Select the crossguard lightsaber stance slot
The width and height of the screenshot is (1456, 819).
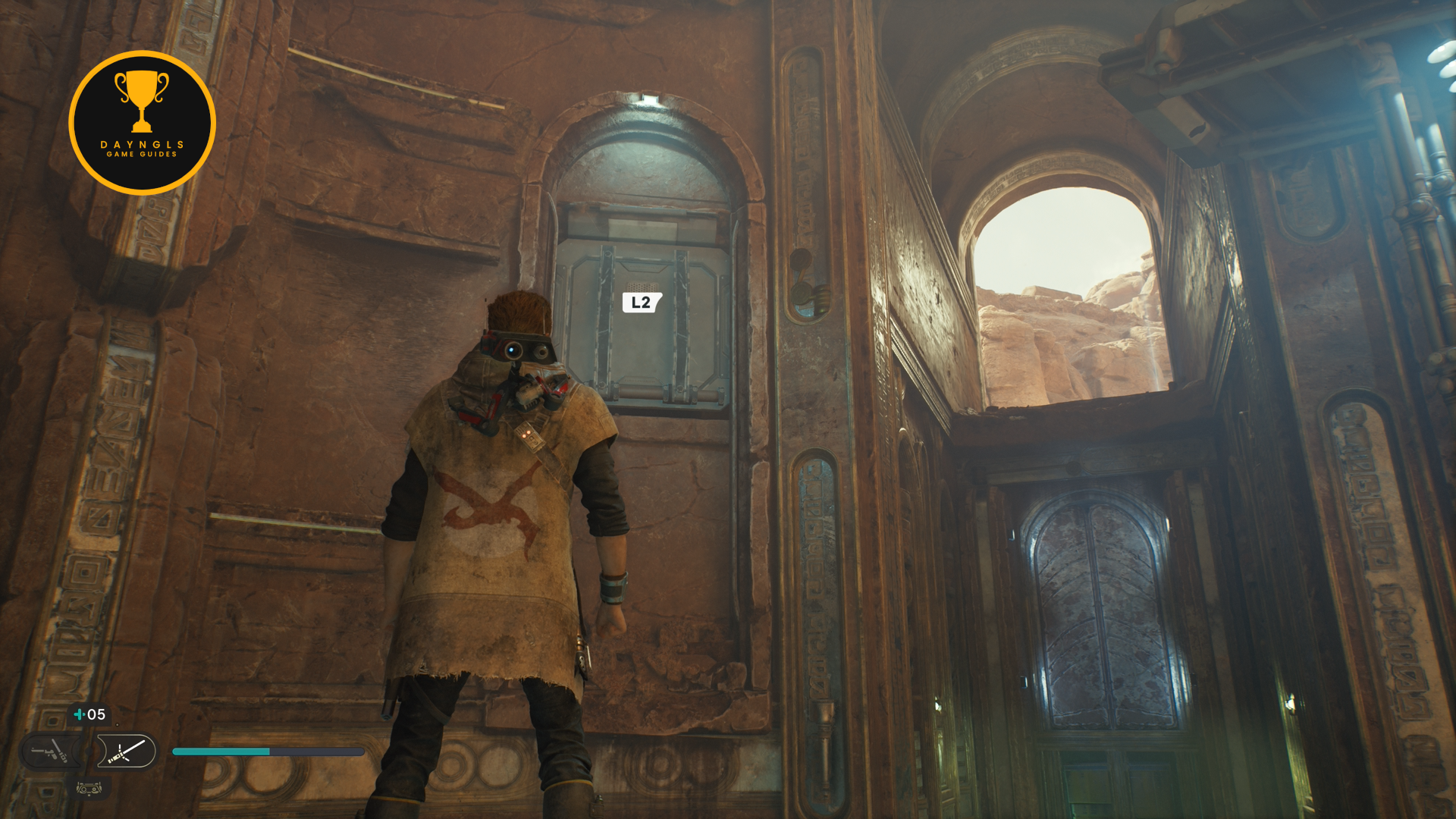tap(127, 752)
